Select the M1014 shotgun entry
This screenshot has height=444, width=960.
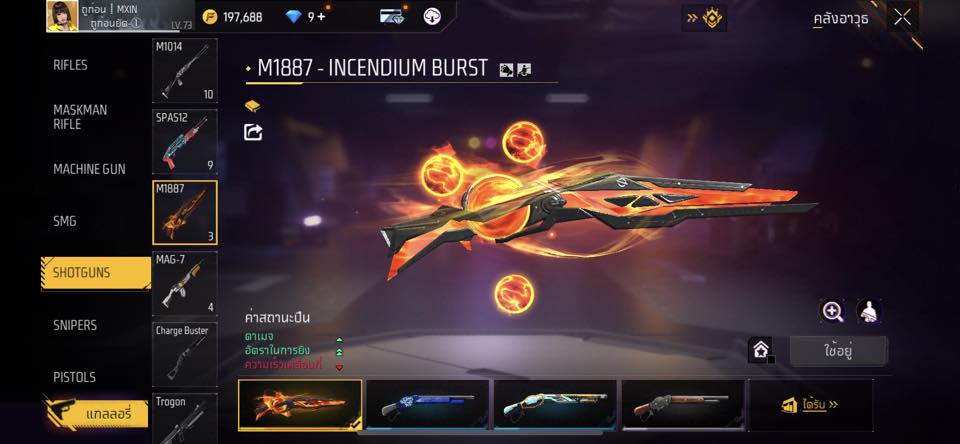(185, 71)
